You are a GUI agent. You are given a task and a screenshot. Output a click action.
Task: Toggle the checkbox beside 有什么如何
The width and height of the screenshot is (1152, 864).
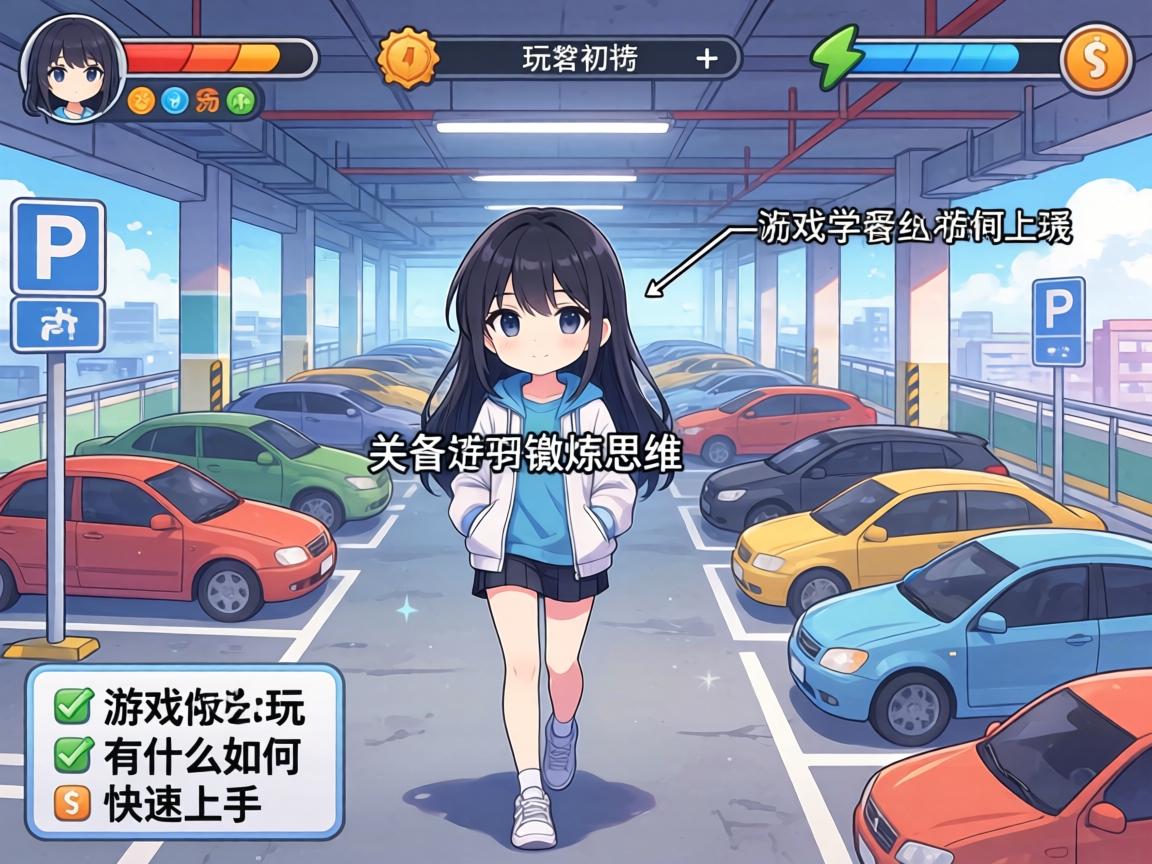pyautogui.click(x=72, y=755)
